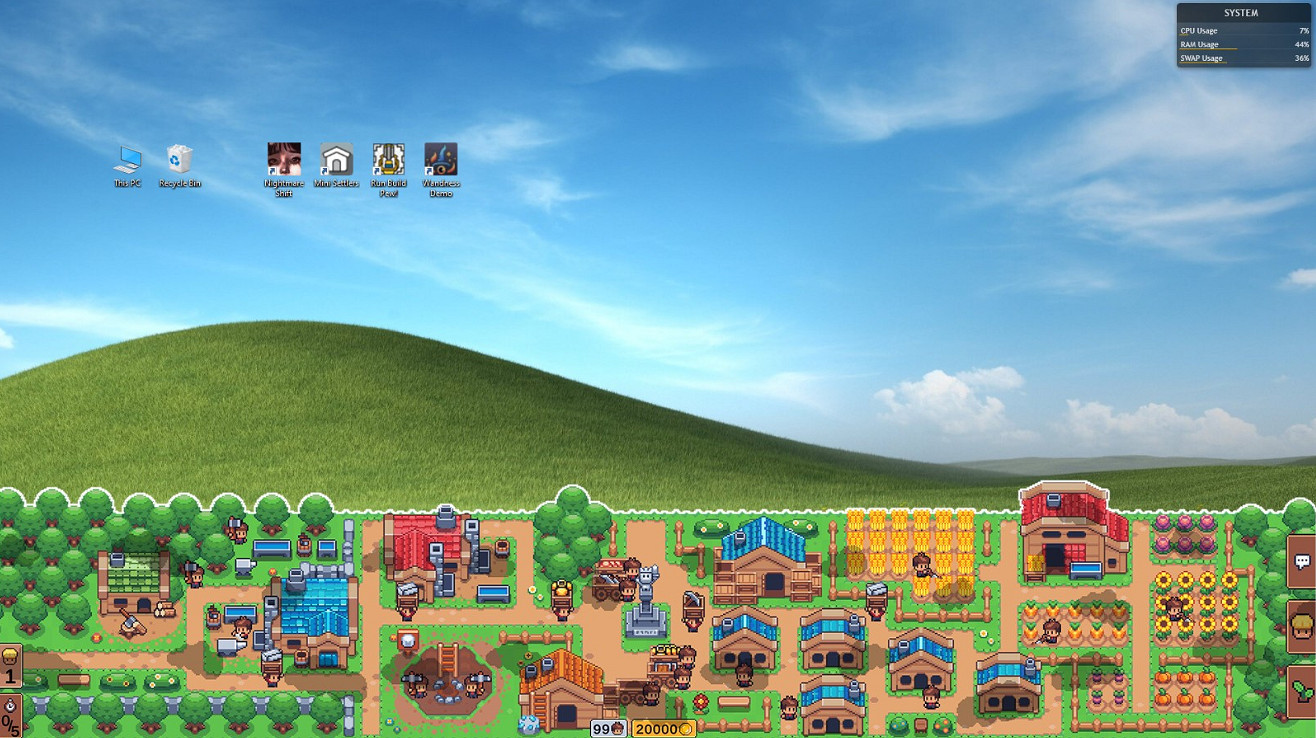Open the Run Build Pew! shortcut
The height and width of the screenshot is (738, 1316).
388,160
